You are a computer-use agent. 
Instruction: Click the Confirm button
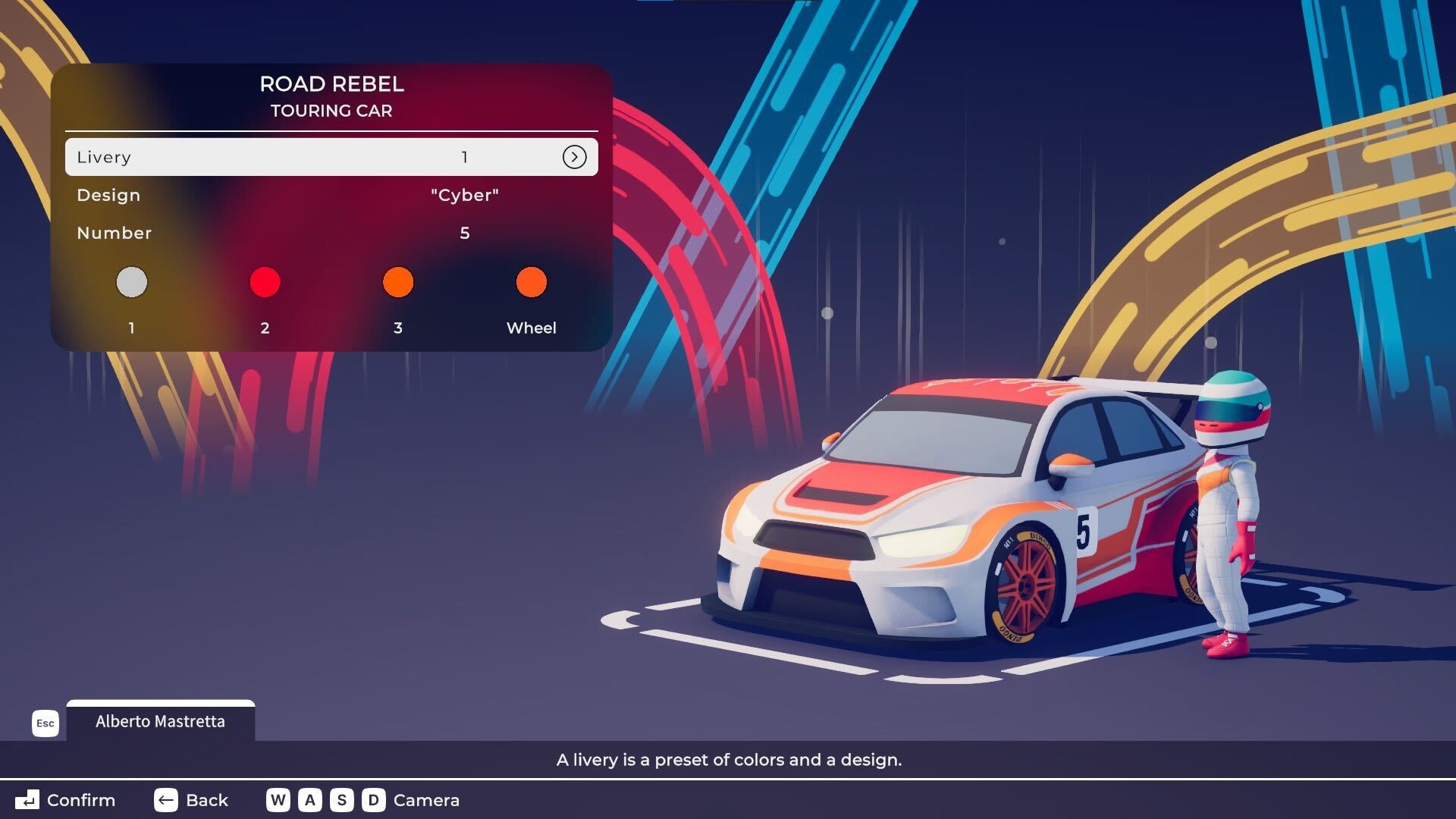pyautogui.click(x=66, y=800)
